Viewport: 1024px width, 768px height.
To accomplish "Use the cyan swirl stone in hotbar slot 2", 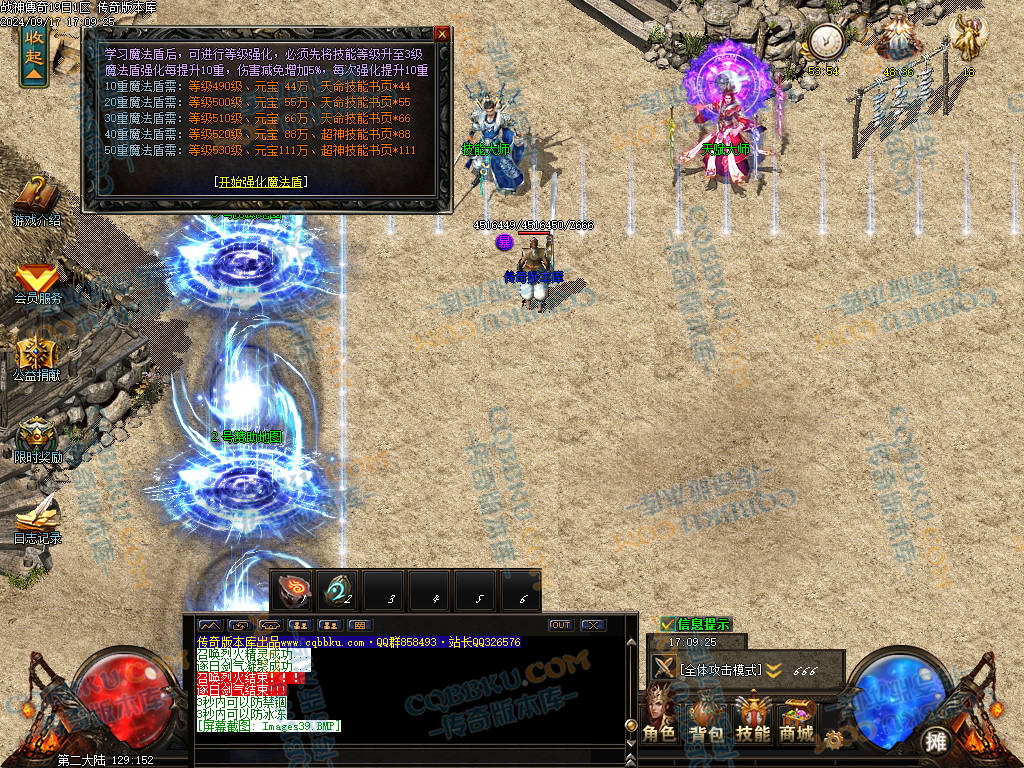I will [339, 590].
